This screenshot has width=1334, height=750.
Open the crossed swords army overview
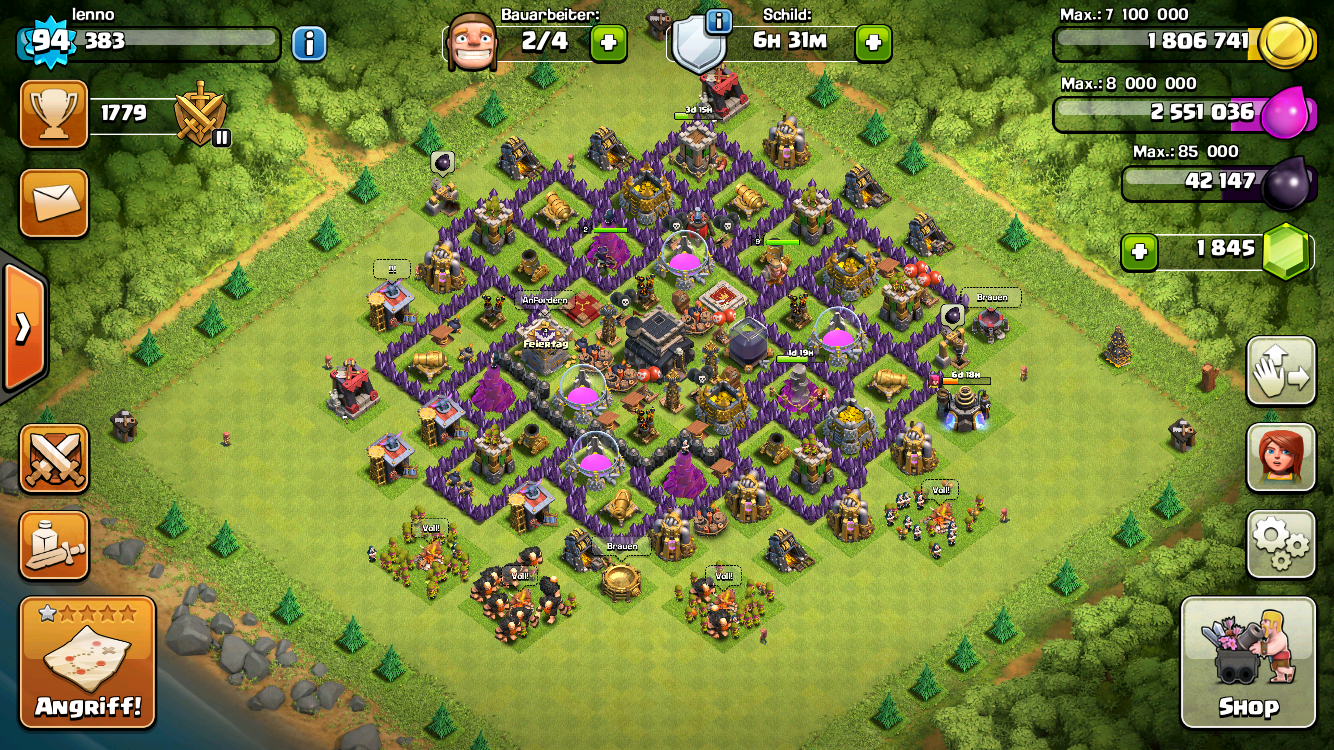pos(55,458)
